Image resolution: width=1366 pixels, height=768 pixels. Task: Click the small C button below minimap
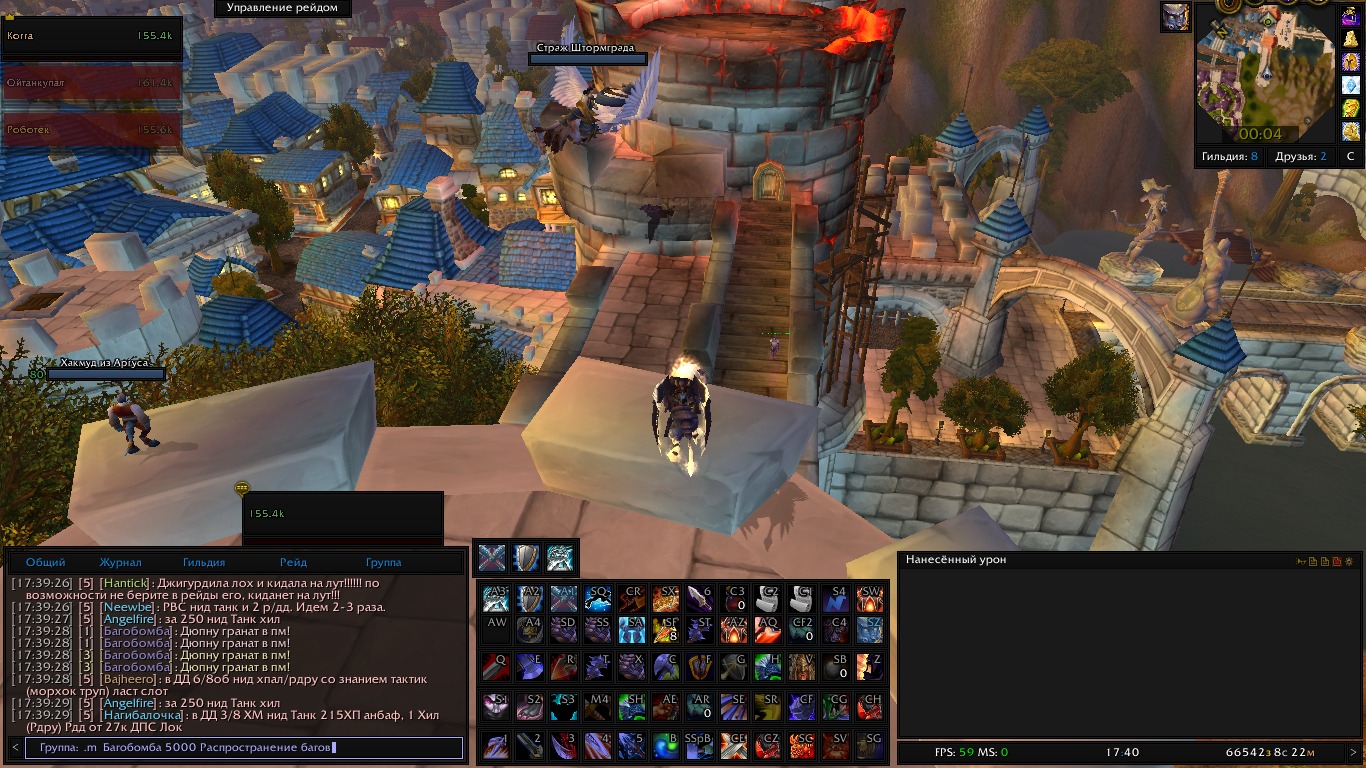click(x=1350, y=157)
